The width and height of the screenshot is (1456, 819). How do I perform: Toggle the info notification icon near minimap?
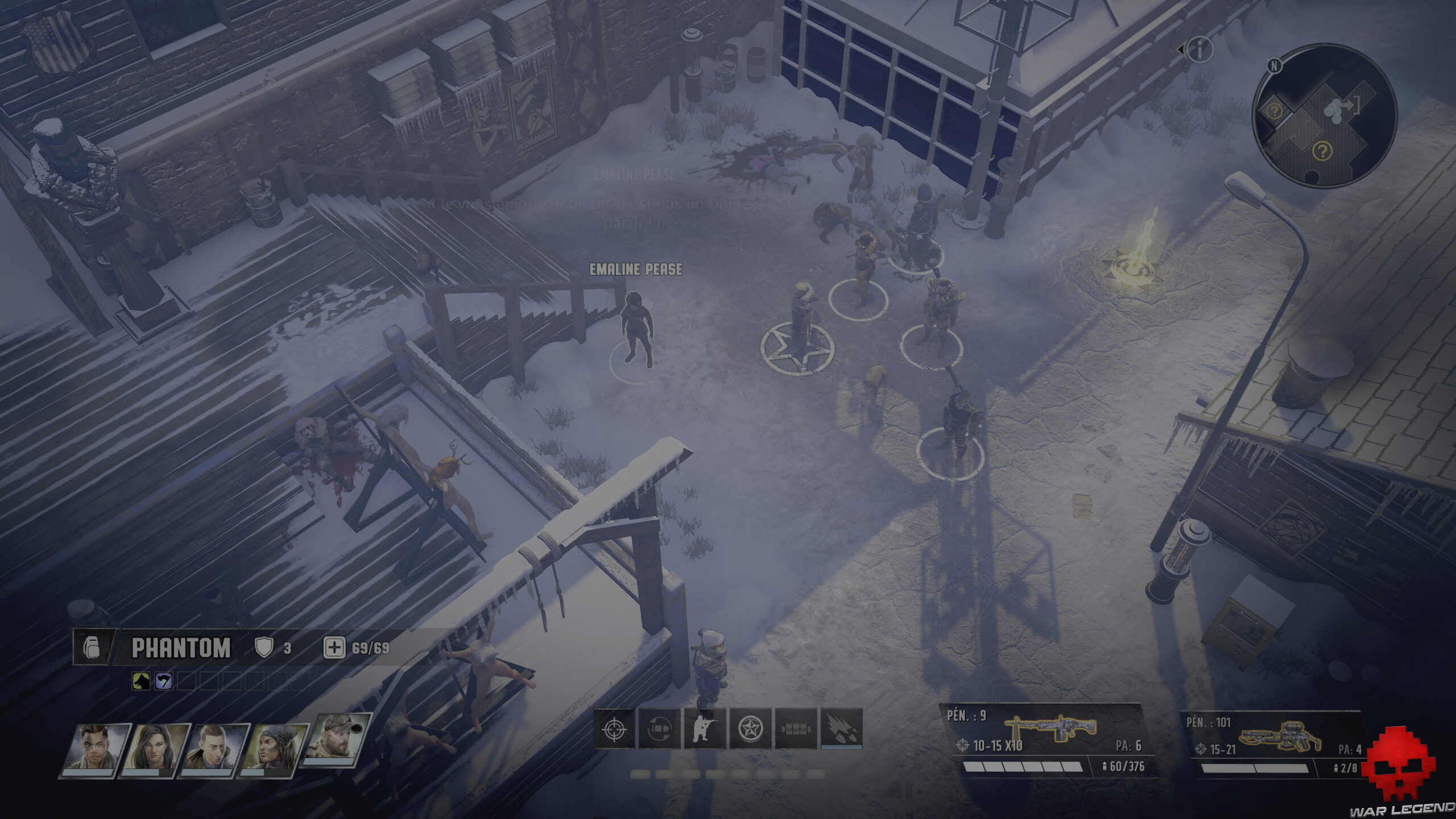(1200, 49)
